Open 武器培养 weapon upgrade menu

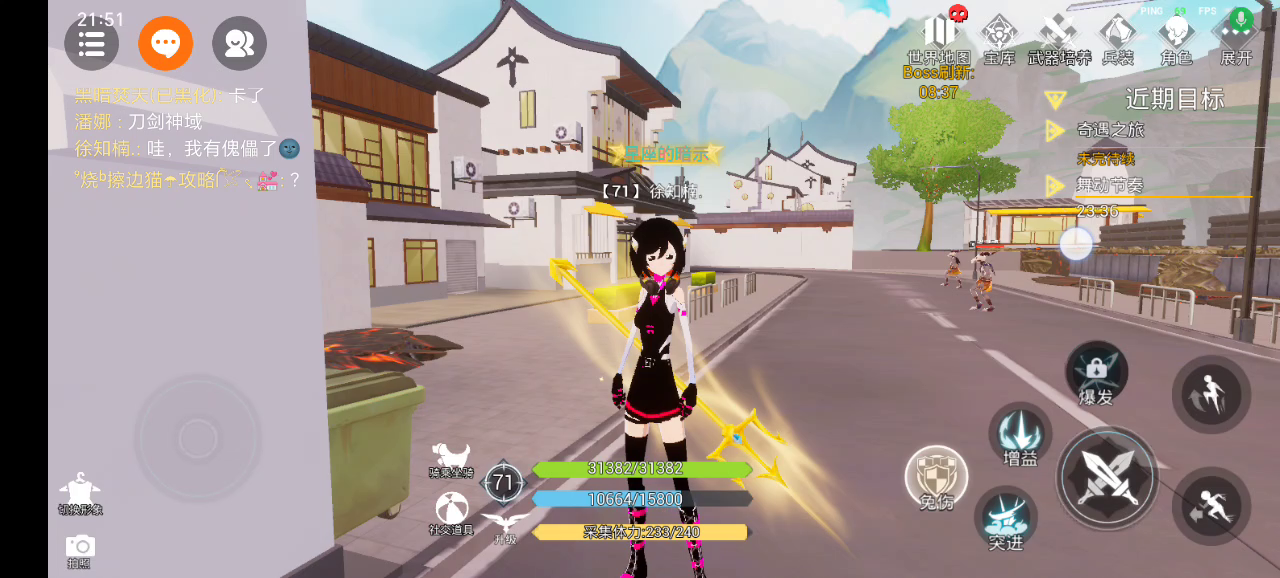pyautogui.click(x=1059, y=38)
